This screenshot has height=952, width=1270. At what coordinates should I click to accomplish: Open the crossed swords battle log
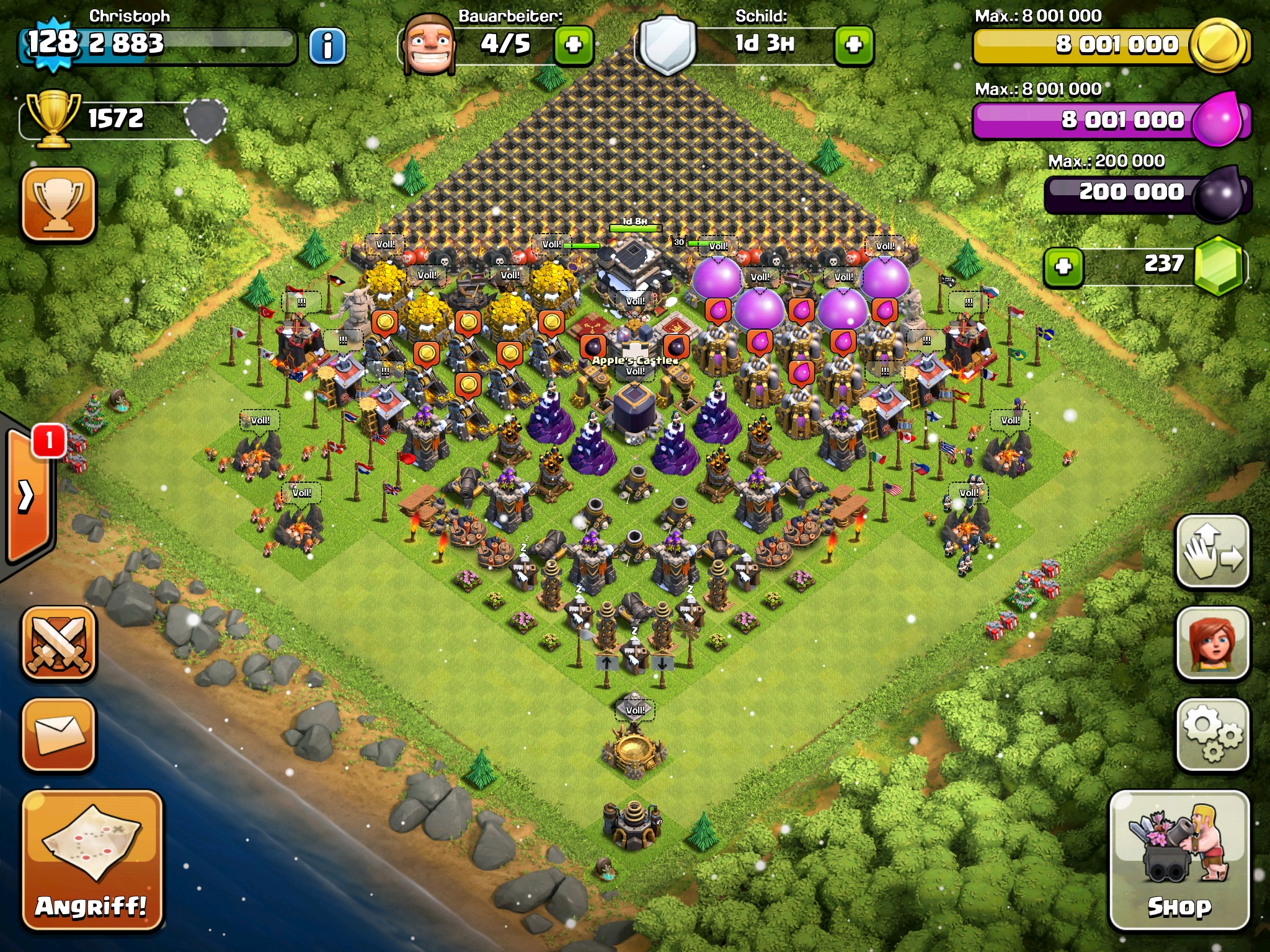59,643
